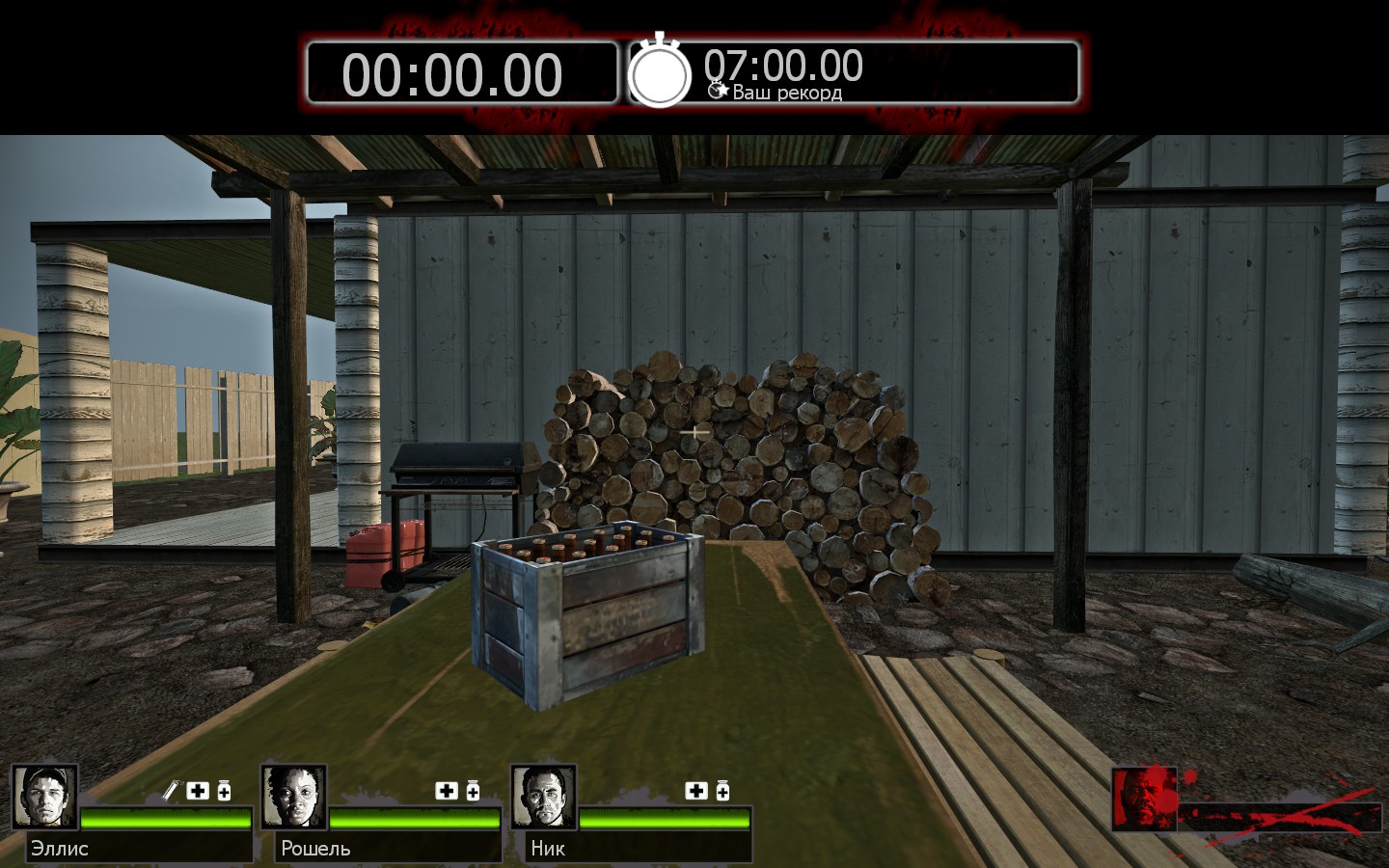Click Nick's pain pills bottle icon

[722, 791]
